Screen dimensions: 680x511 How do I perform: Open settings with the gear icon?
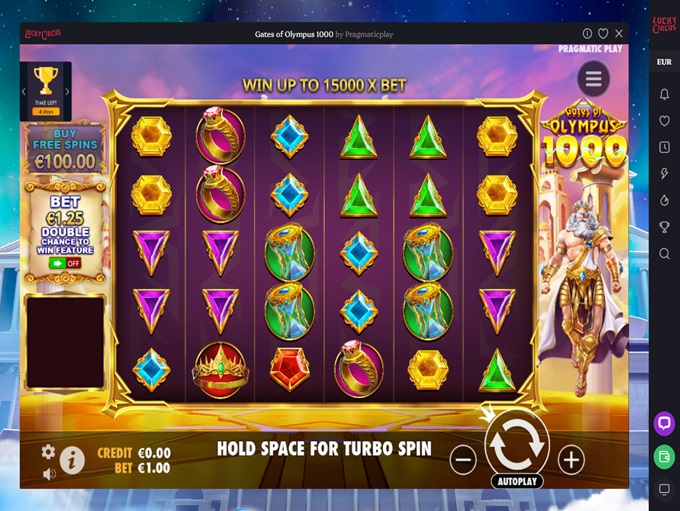tap(48, 452)
